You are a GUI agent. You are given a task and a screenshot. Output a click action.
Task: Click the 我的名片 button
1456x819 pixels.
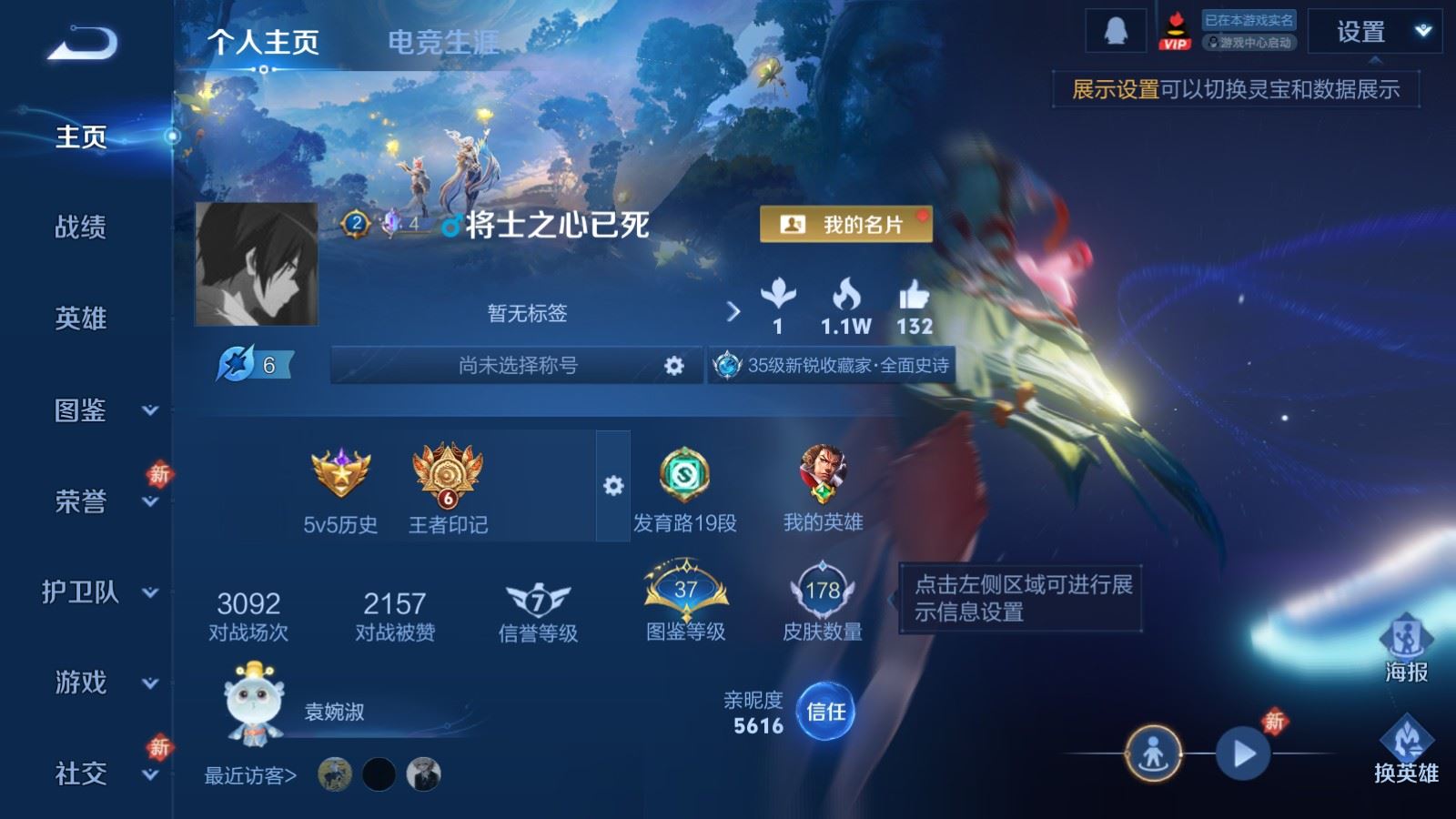coord(845,223)
